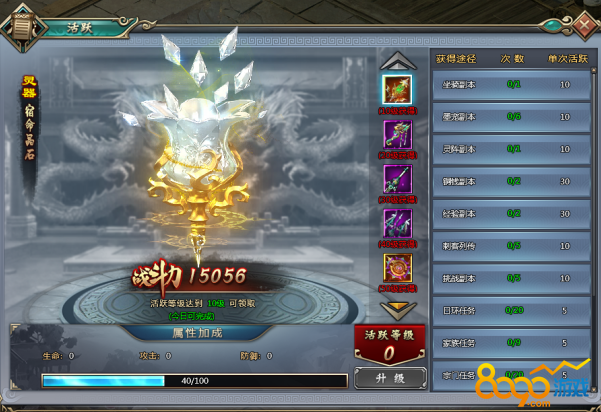This screenshot has height=412, width=601.
Task: Choose the 灵阵副本 activity row
Action: (x=510, y=149)
